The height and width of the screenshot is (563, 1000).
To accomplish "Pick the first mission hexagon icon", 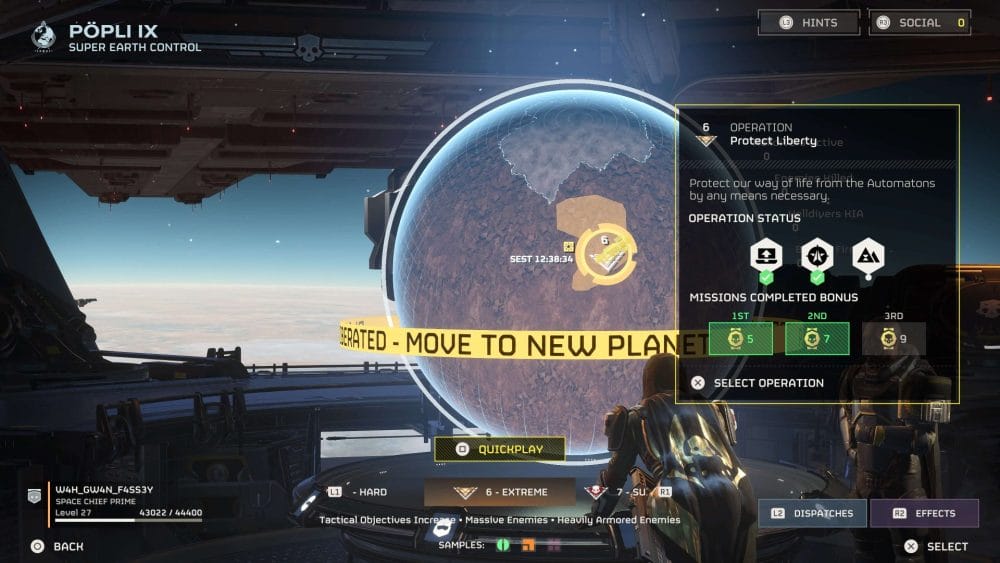I will click(766, 255).
